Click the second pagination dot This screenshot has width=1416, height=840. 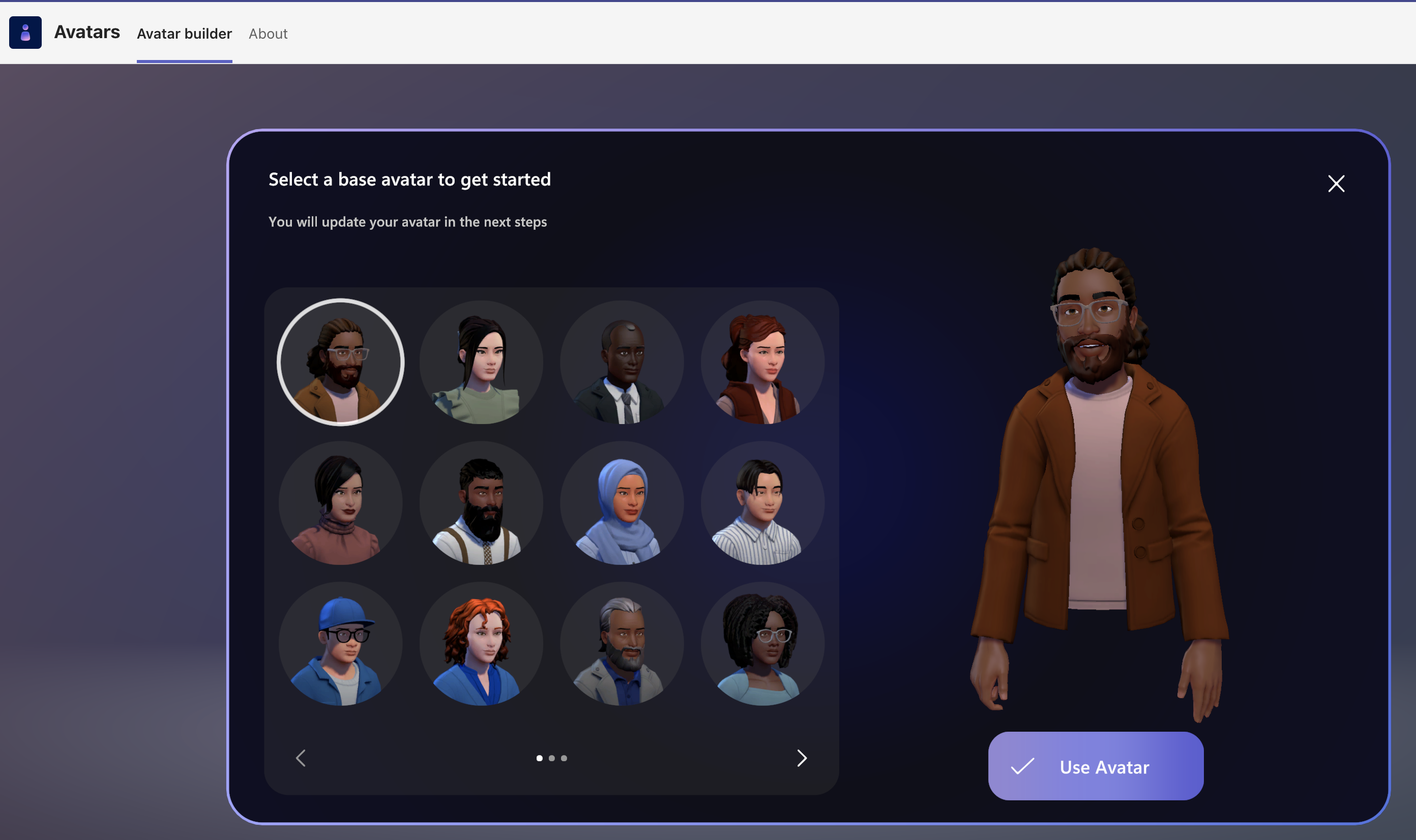coord(551,758)
